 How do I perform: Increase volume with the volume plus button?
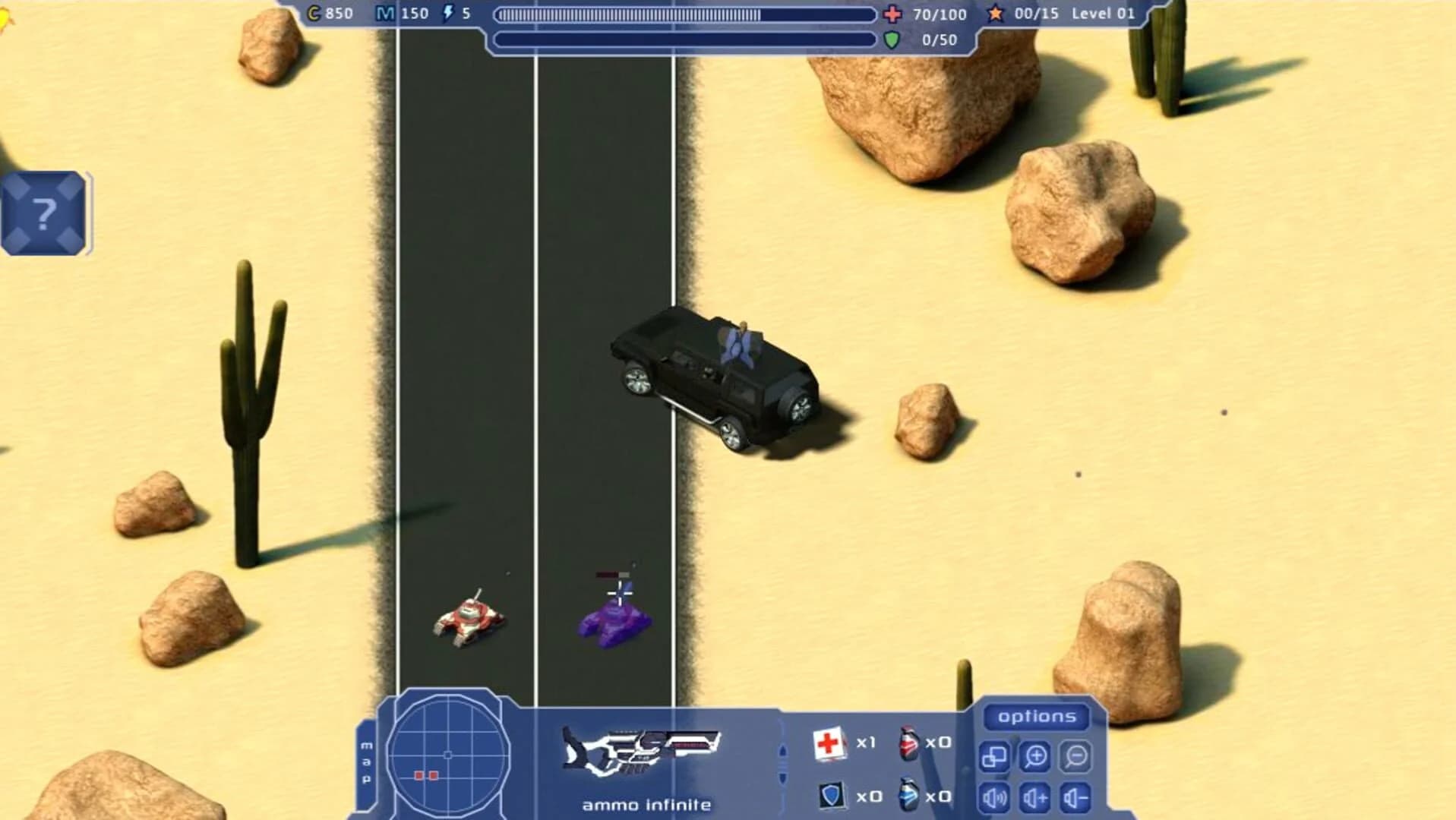pyautogui.click(x=1034, y=797)
